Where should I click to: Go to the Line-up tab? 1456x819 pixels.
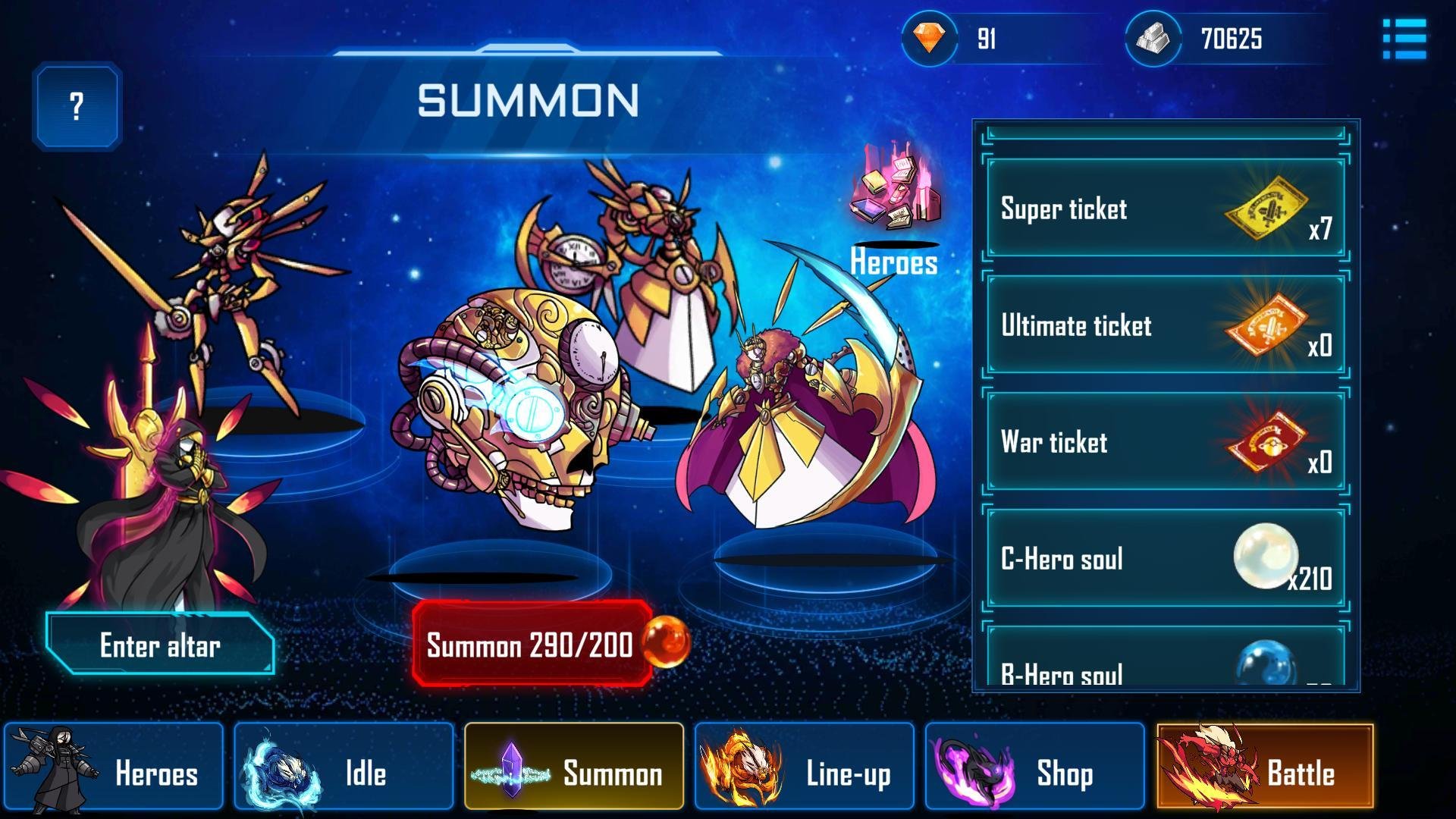point(805,767)
